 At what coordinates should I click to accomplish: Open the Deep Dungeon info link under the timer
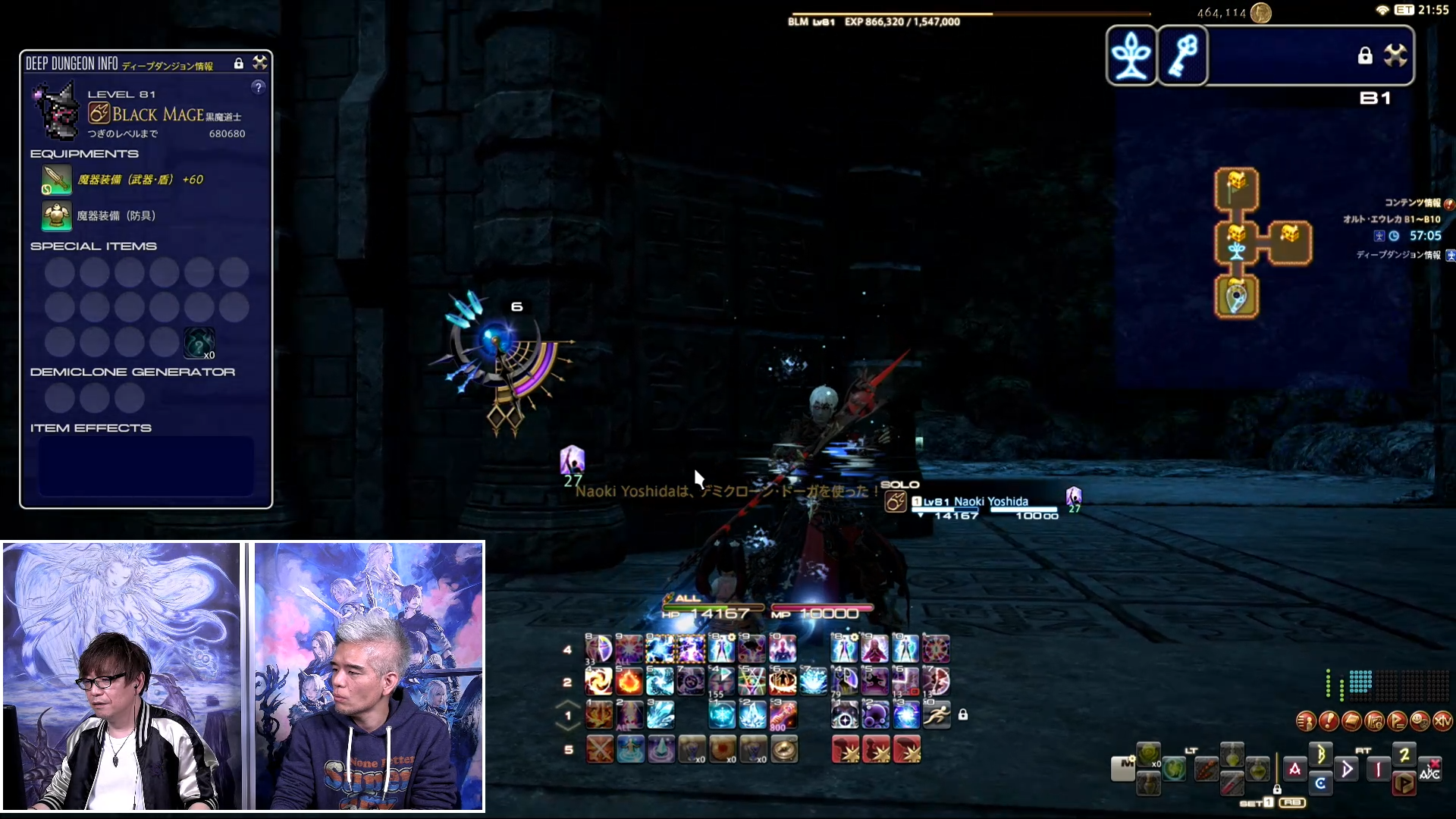coord(1398,256)
